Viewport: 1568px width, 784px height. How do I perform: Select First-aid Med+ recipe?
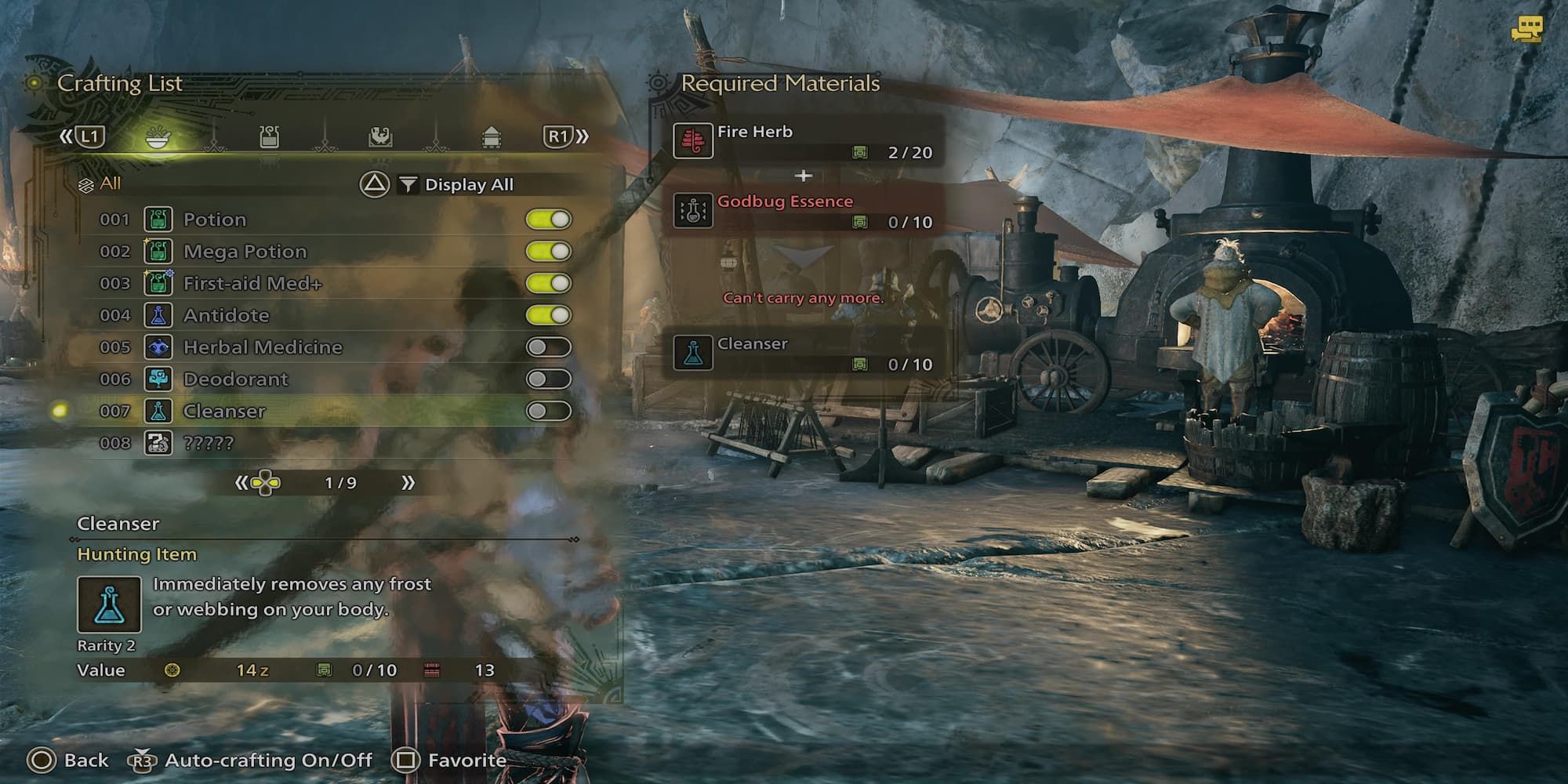pos(252,284)
